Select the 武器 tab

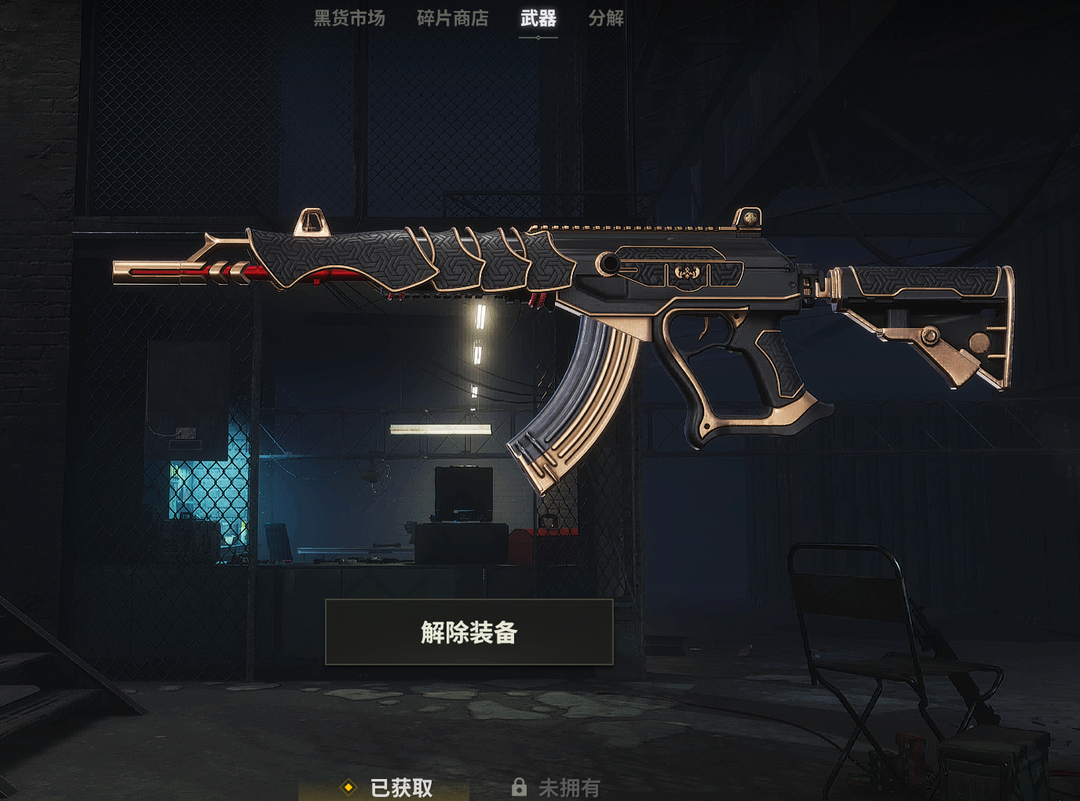538,18
